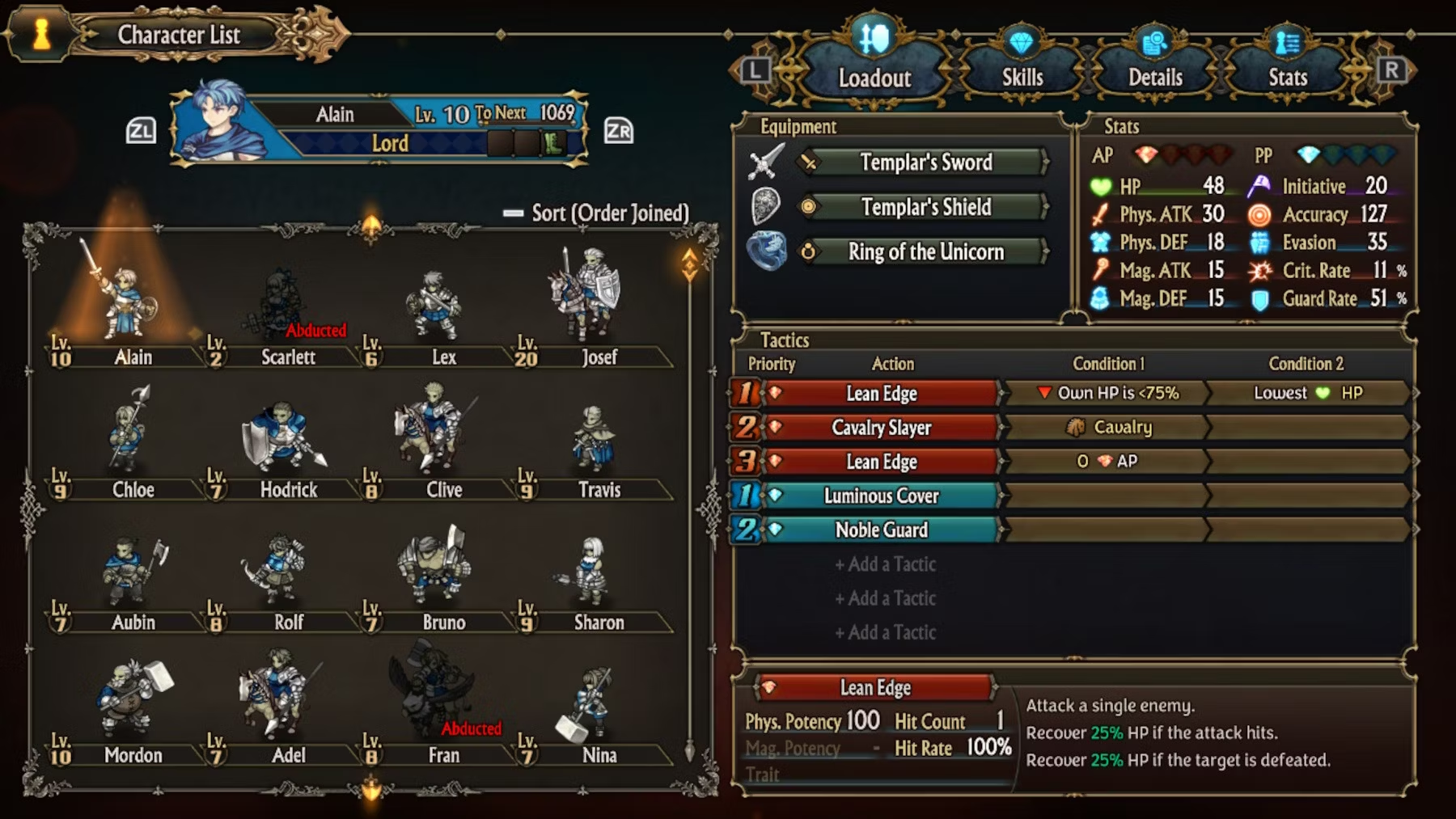Switch to the Skills tab
Image resolution: width=1456 pixels, height=819 pixels.
coord(1022,77)
